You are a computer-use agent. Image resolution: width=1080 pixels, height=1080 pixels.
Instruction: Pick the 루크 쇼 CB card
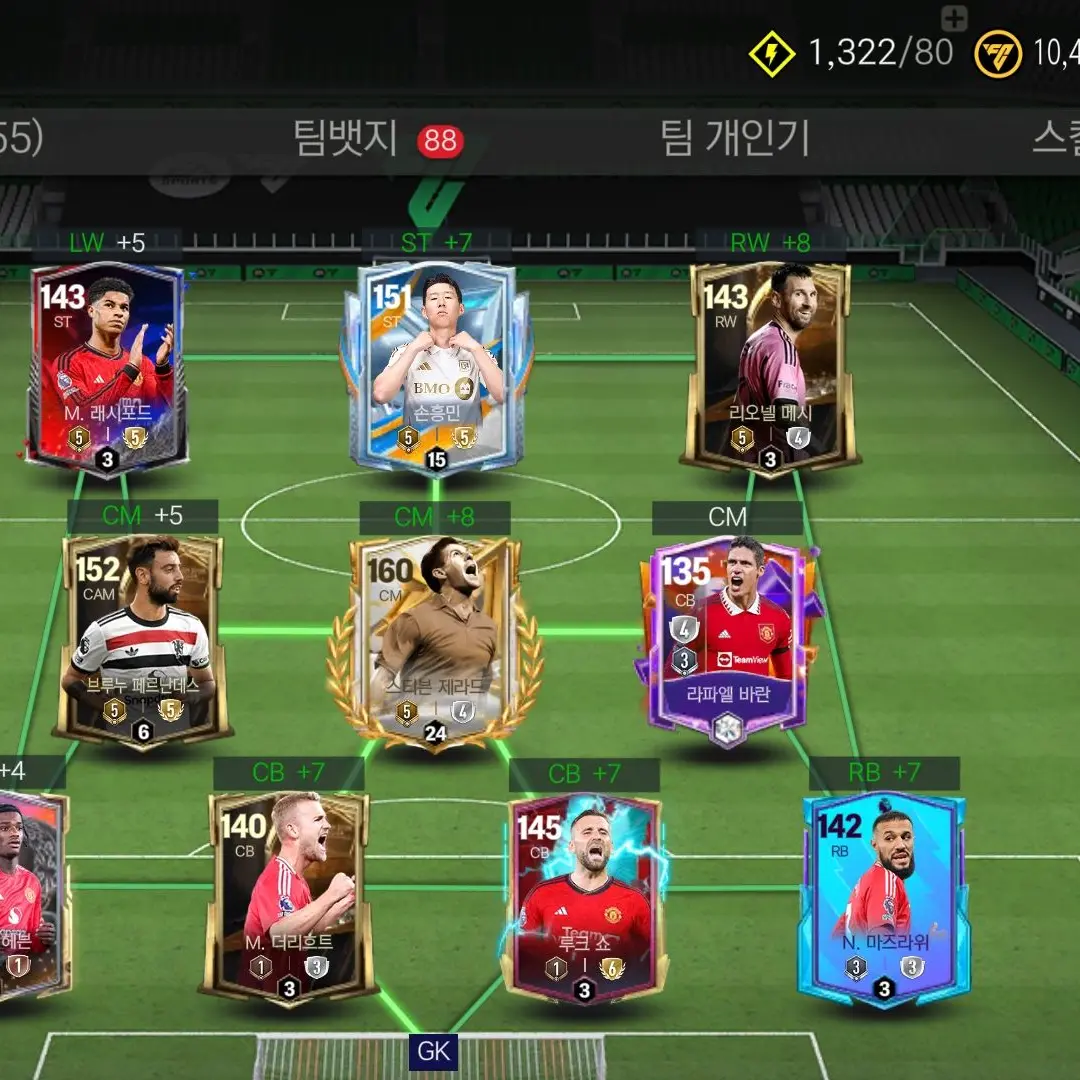pyautogui.click(x=584, y=897)
